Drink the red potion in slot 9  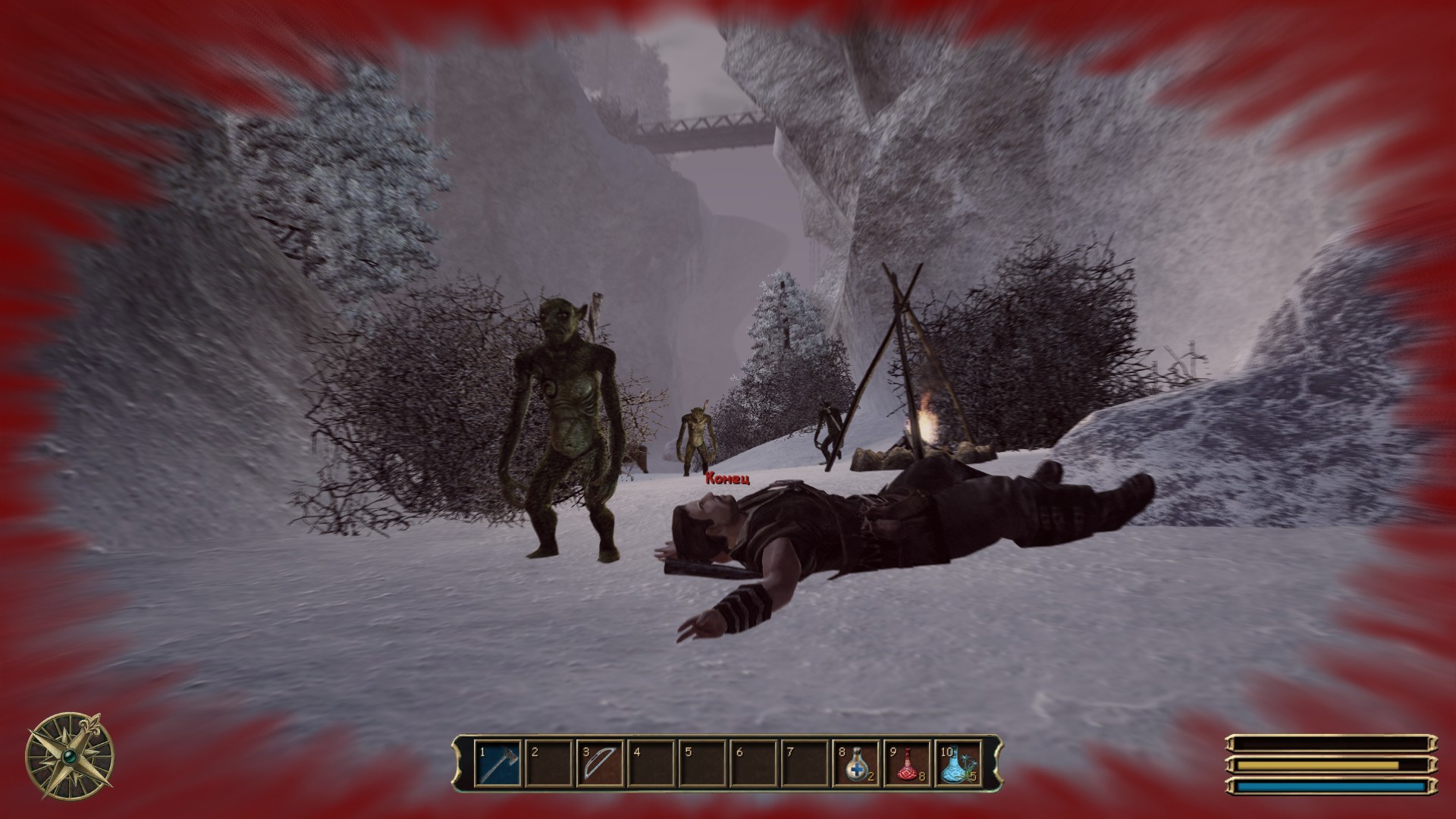907,764
